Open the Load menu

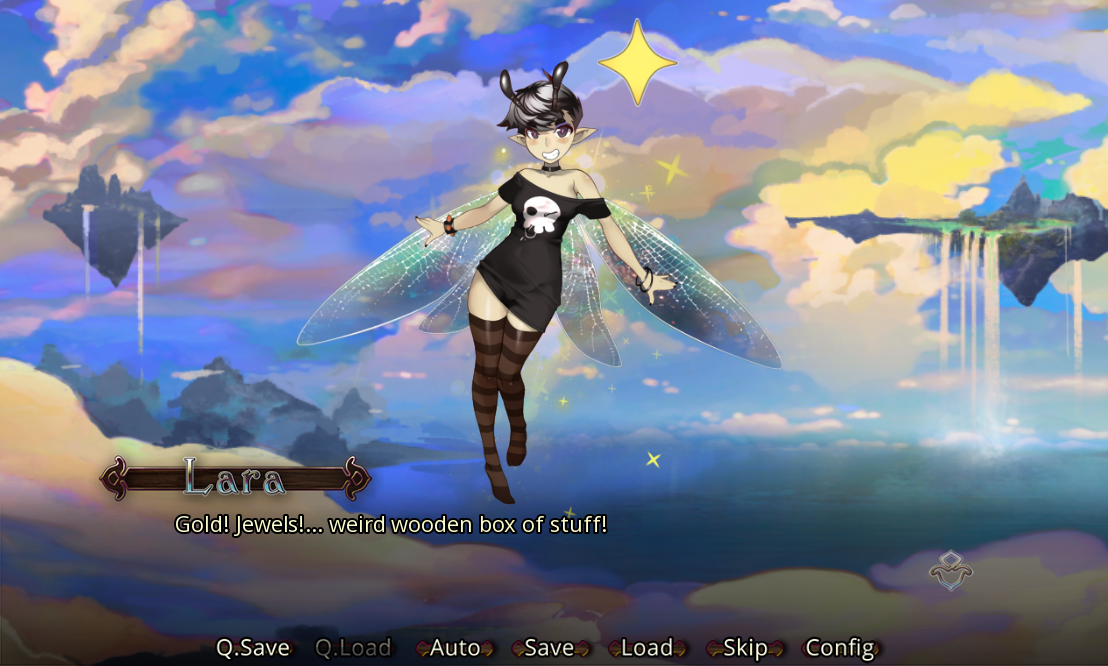click(x=646, y=648)
